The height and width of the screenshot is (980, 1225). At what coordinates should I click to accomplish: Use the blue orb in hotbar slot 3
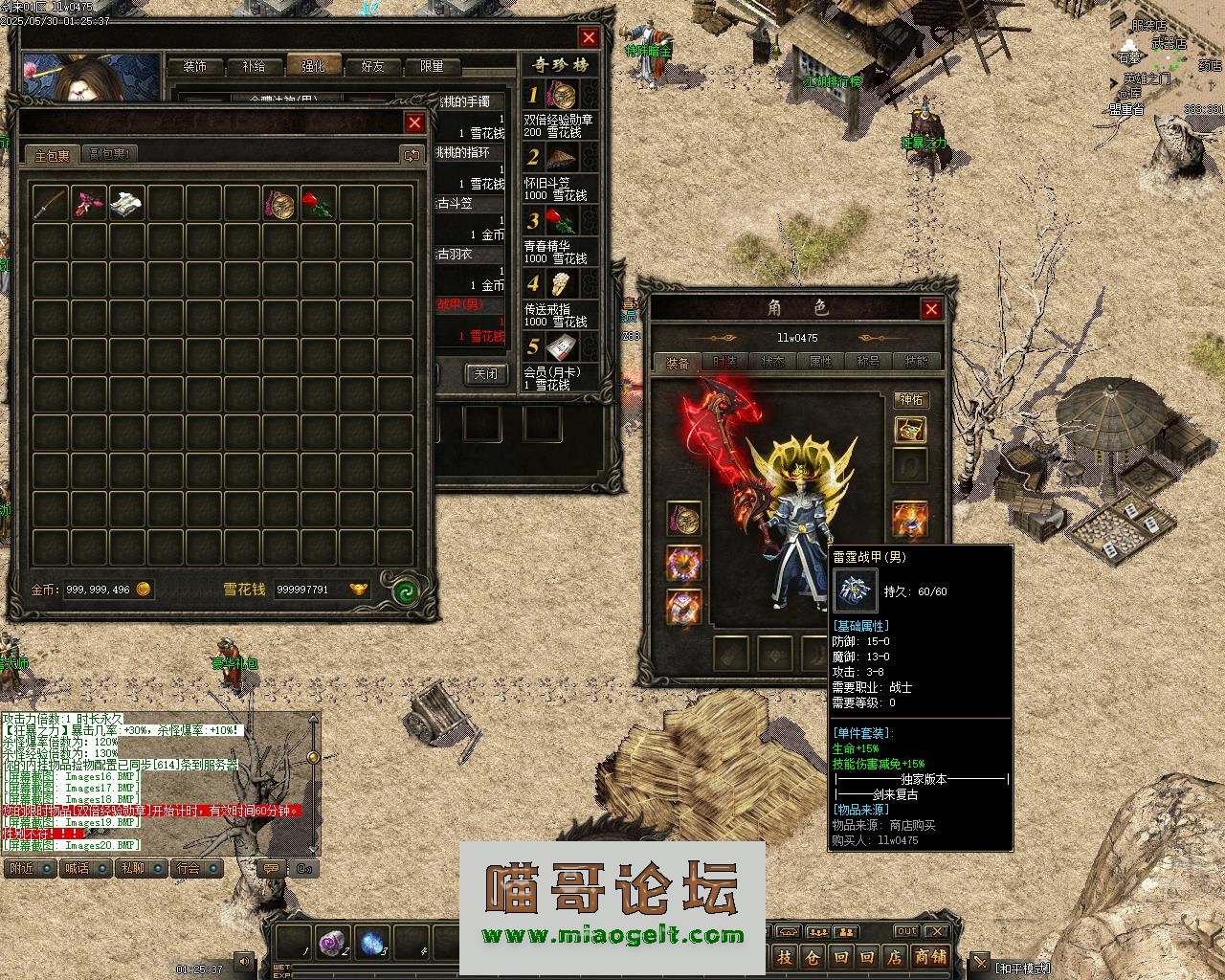coord(372,942)
